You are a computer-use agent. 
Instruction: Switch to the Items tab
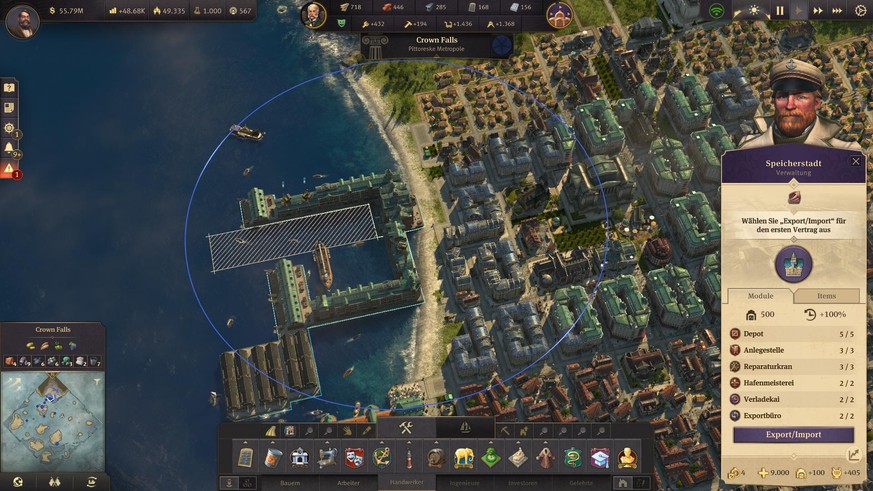(827, 296)
